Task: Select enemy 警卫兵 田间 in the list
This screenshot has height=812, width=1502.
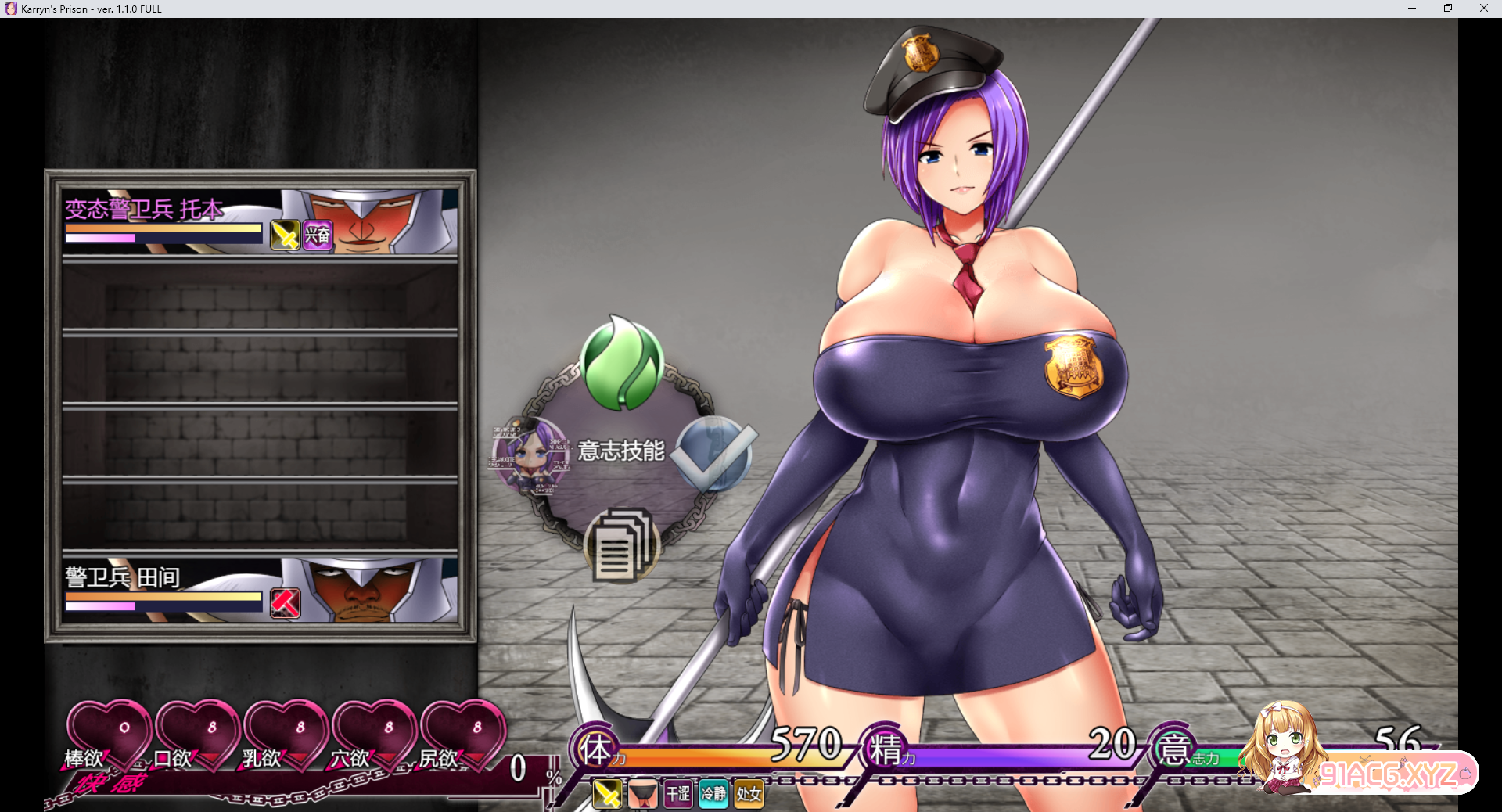Action: 260,591
